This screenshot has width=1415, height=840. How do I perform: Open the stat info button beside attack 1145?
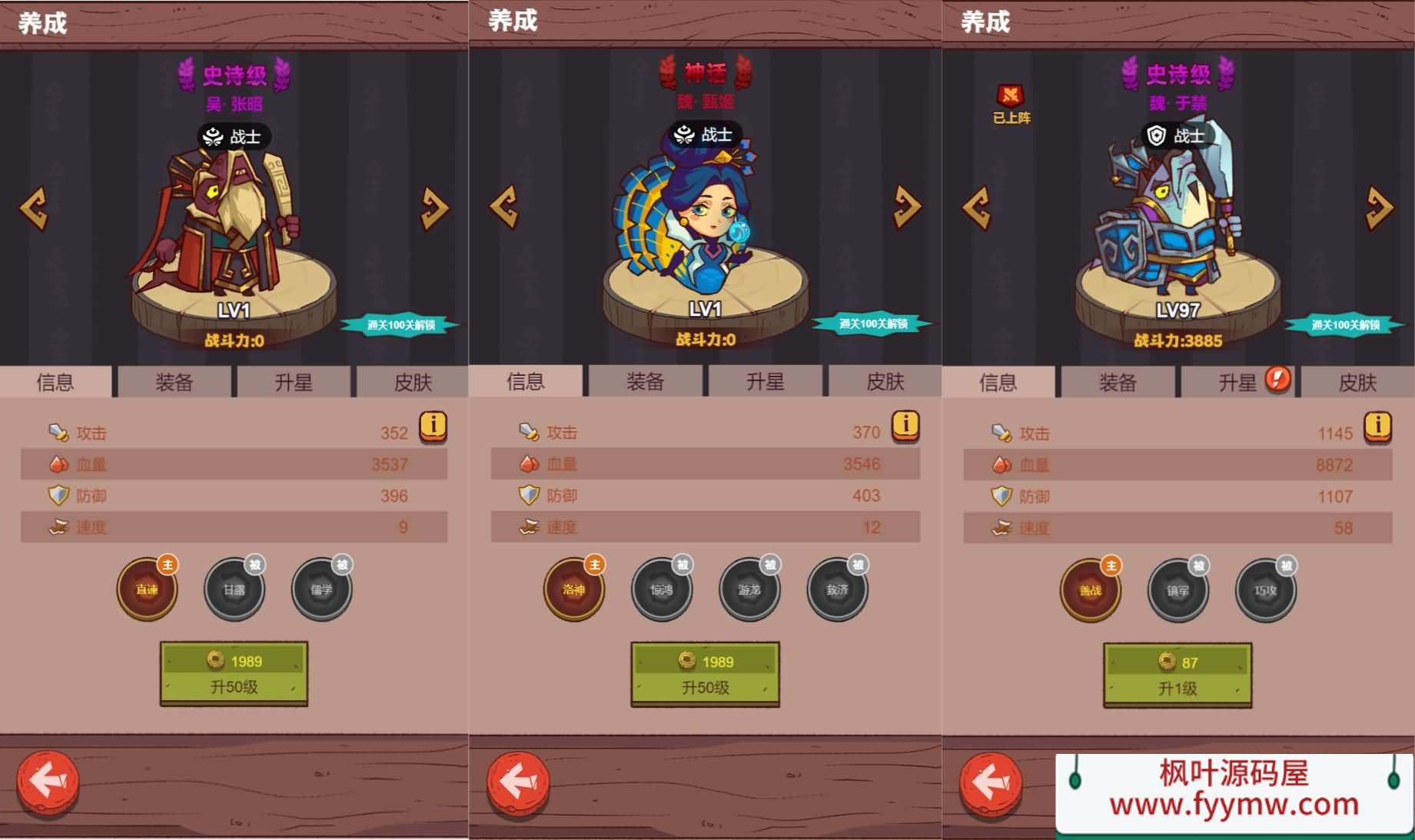coord(1377,426)
